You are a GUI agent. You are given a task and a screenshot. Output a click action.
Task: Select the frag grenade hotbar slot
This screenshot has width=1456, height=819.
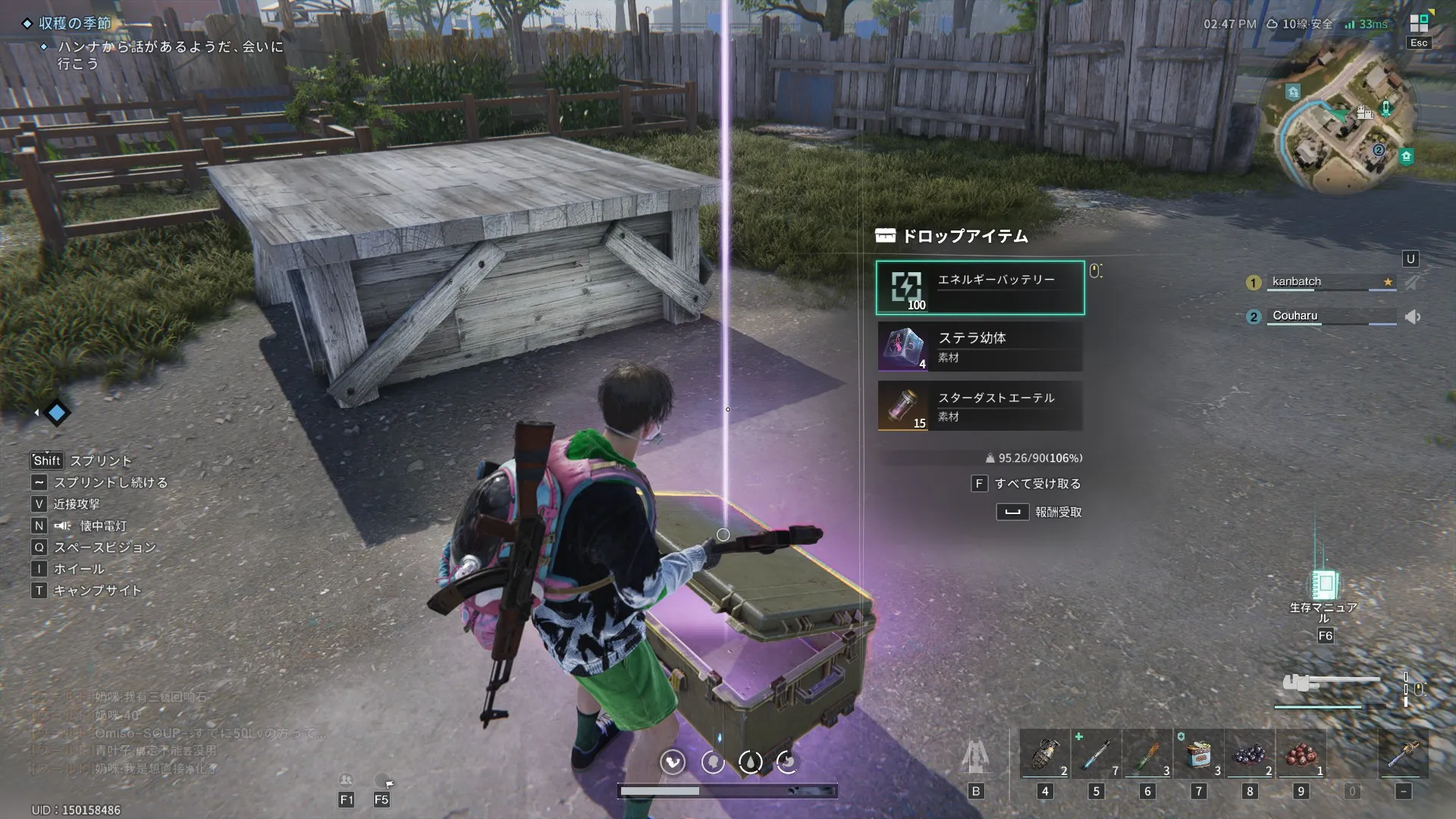(x=1045, y=755)
